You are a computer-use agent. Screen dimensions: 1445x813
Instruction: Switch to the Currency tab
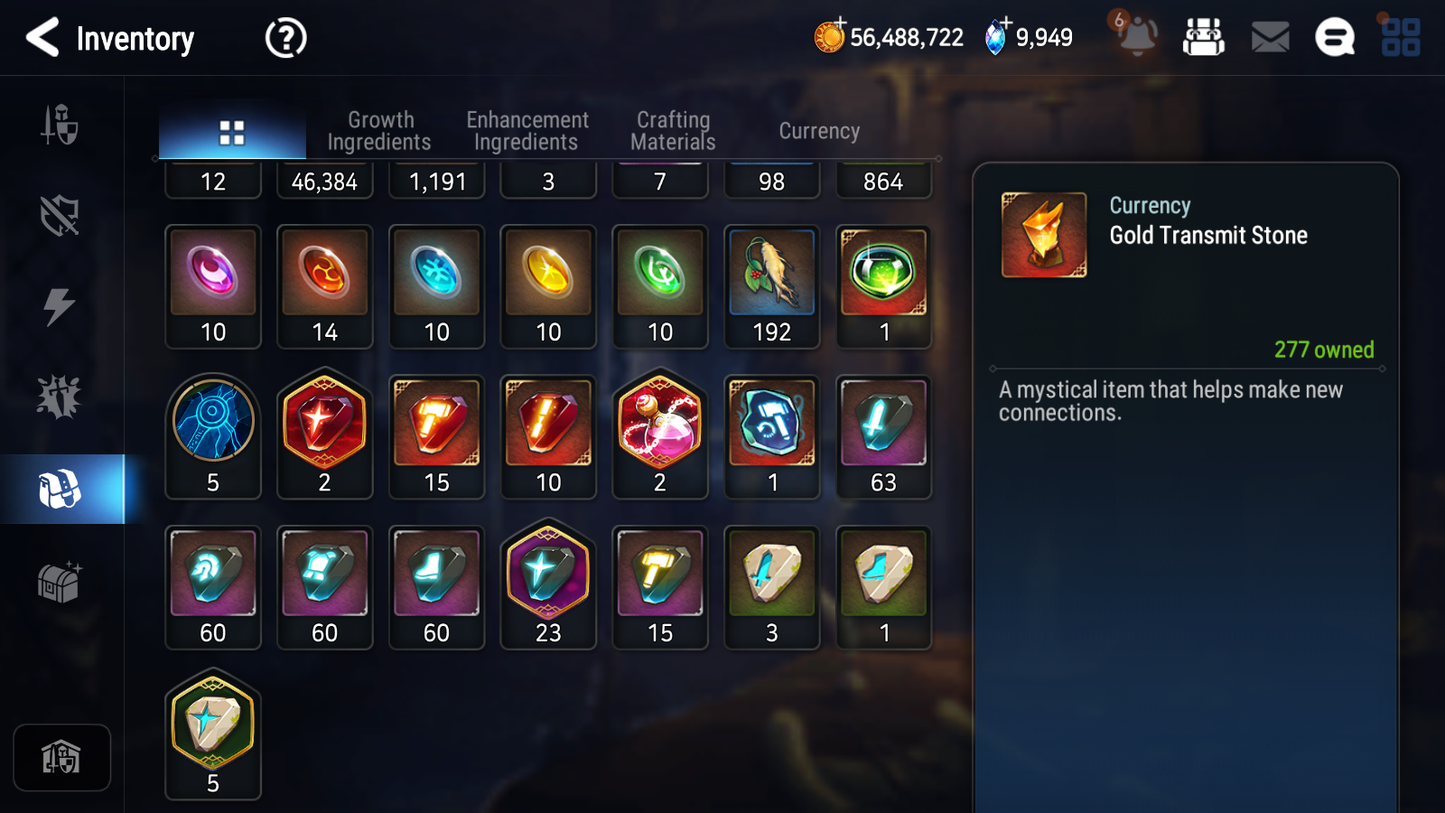(x=818, y=130)
